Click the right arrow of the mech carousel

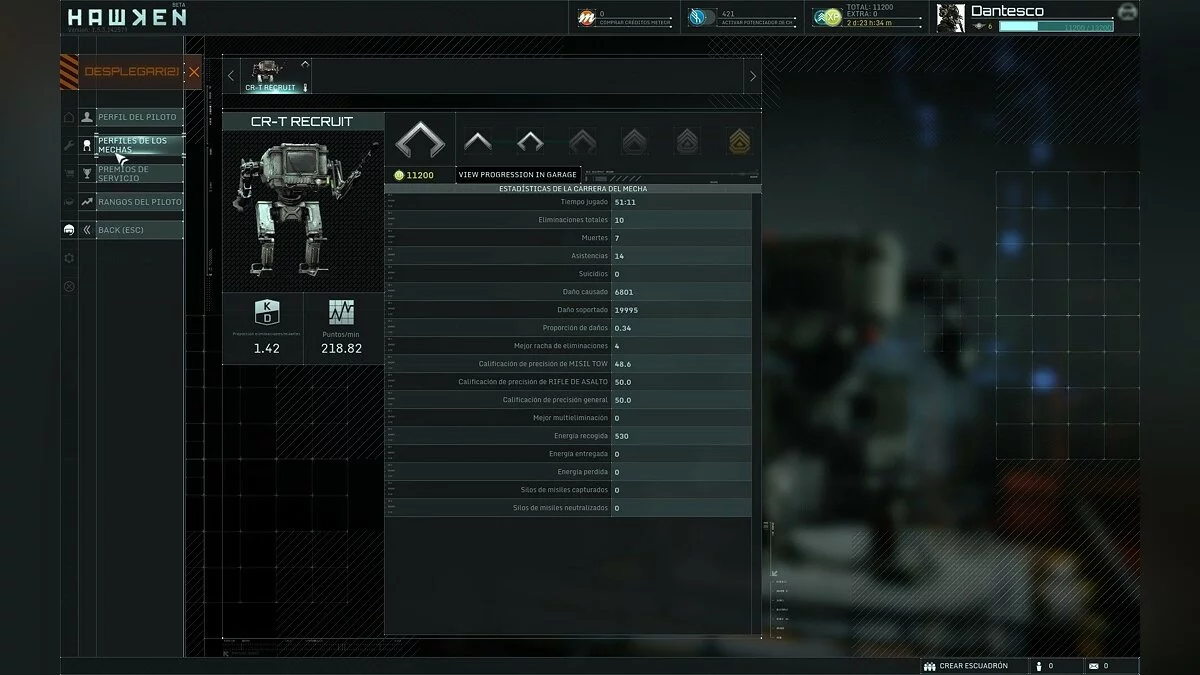point(753,76)
